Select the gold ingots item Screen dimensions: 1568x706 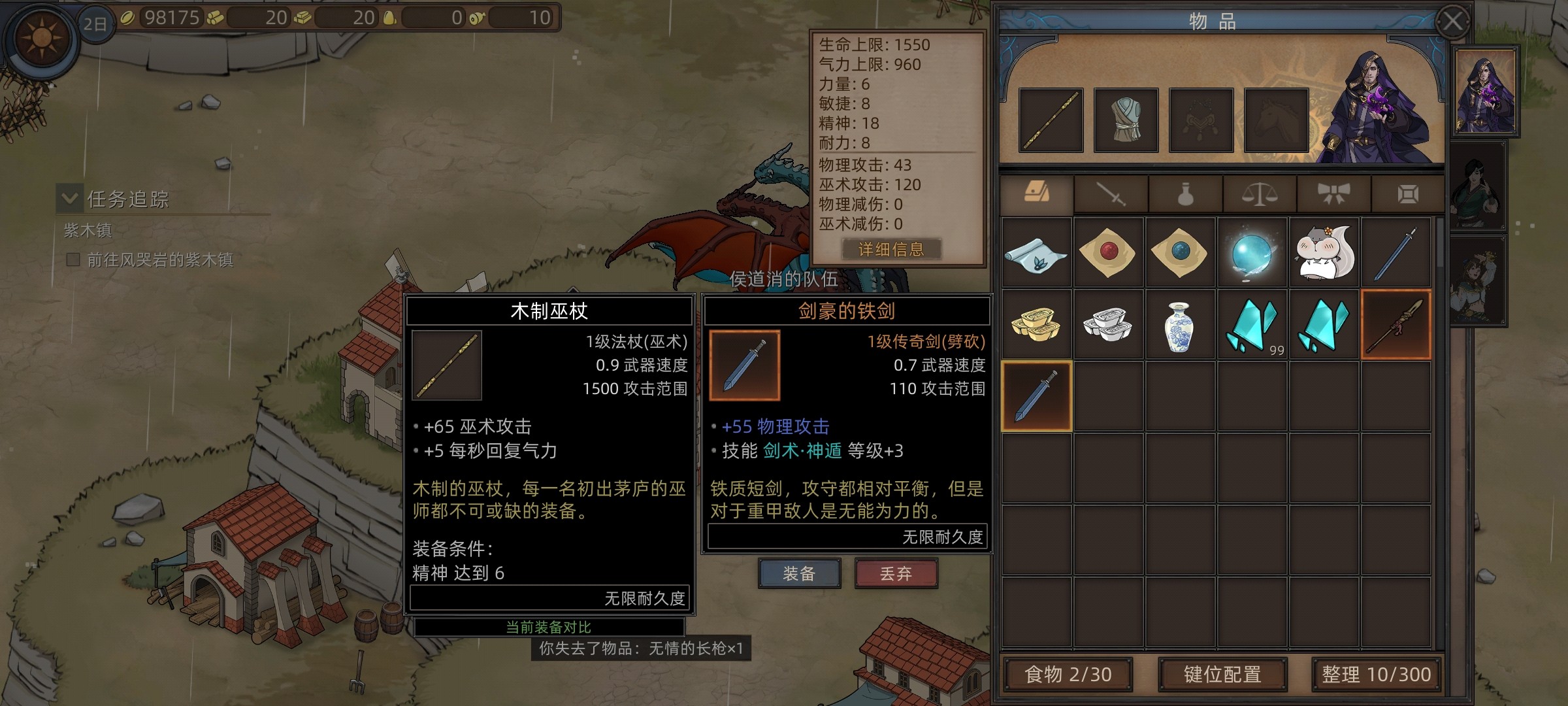(x=1036, y=325)
